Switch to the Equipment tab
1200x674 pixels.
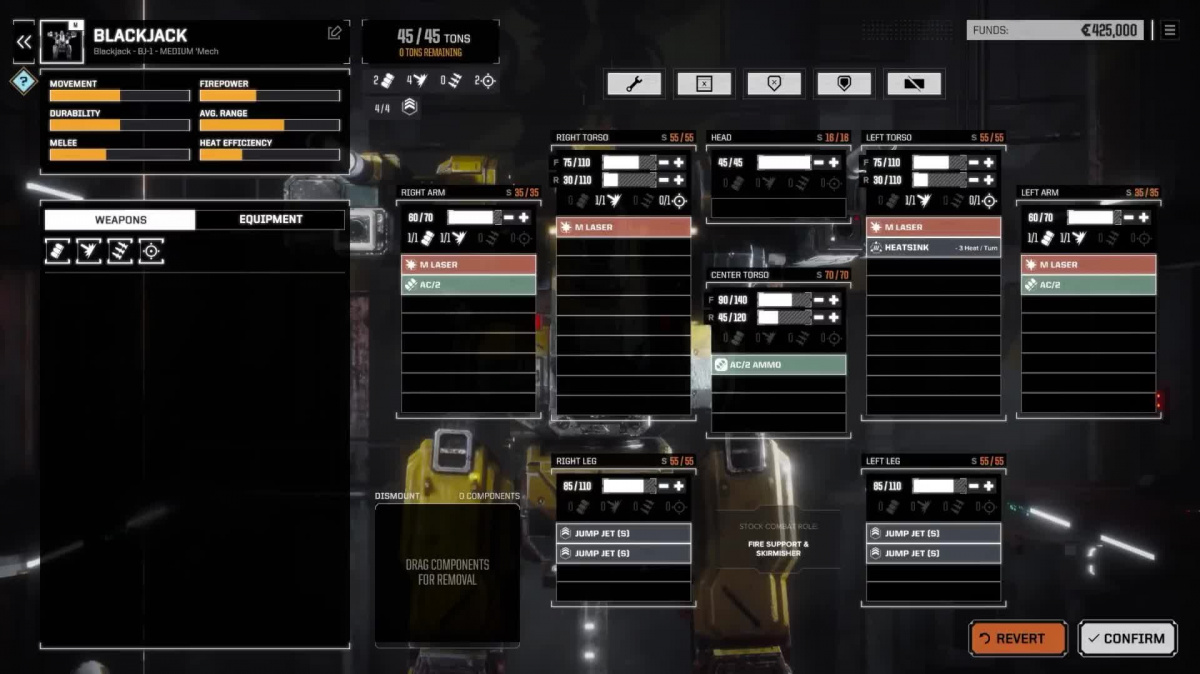pos(270,220)
